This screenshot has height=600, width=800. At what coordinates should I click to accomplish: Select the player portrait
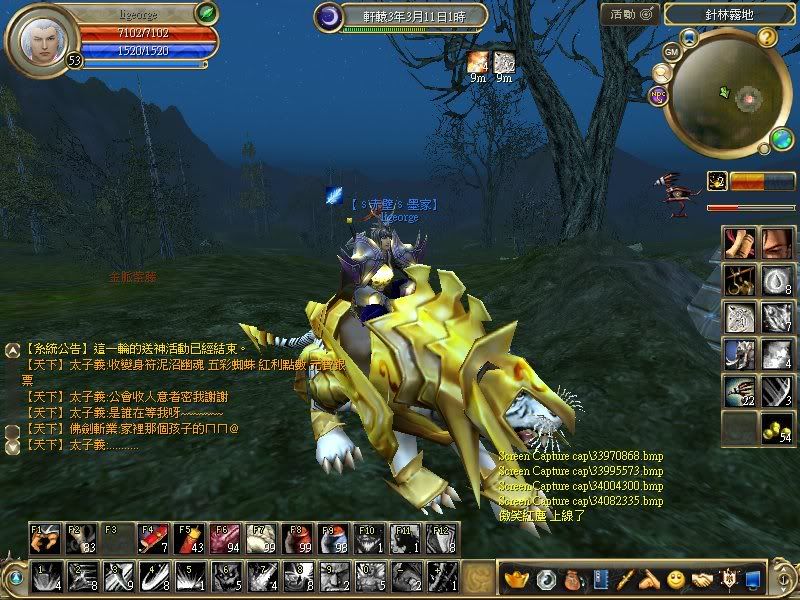[x=39, y=37]
